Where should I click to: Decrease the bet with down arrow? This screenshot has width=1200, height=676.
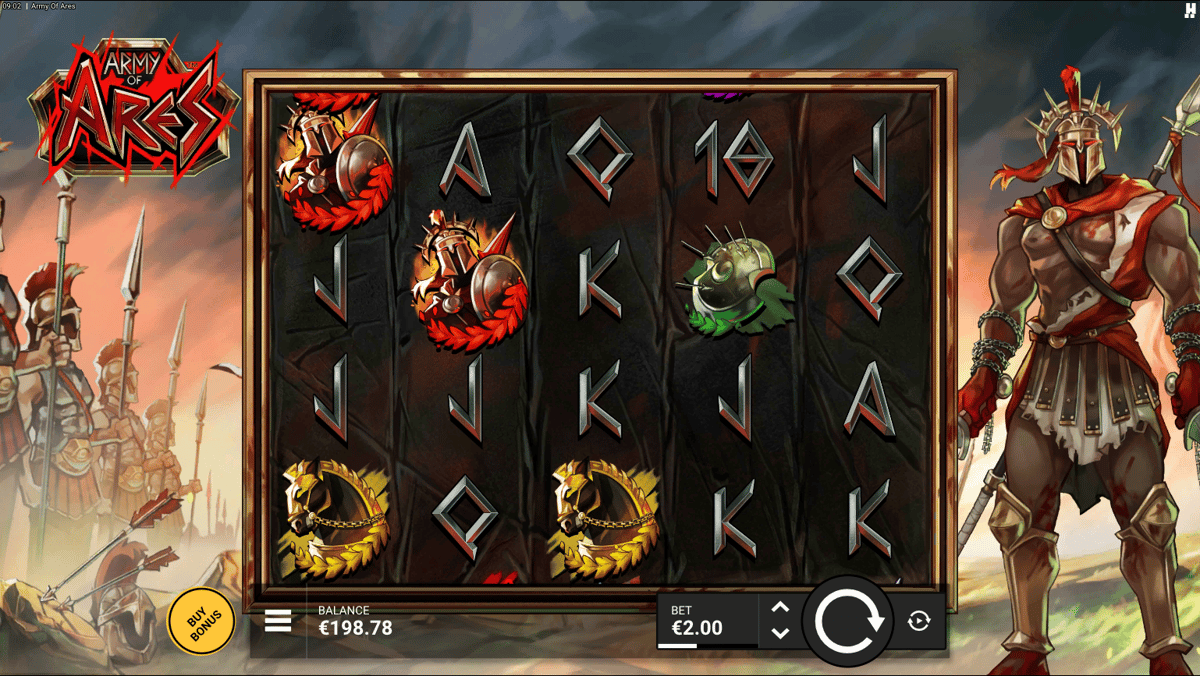click(781, 633)
